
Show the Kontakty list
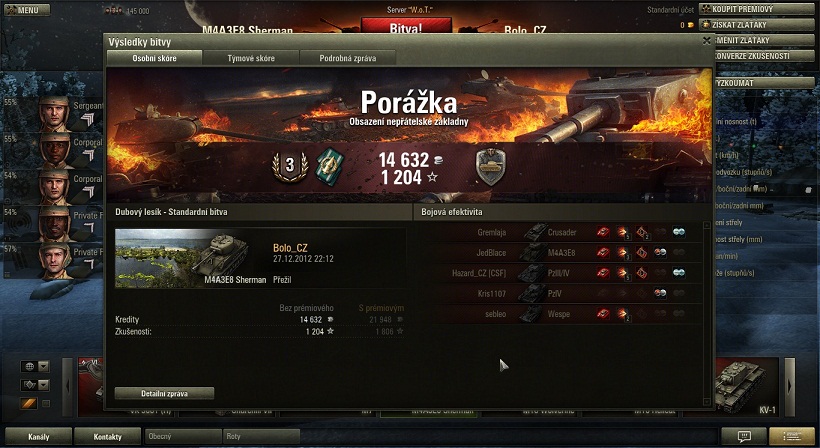coord(107,437)
